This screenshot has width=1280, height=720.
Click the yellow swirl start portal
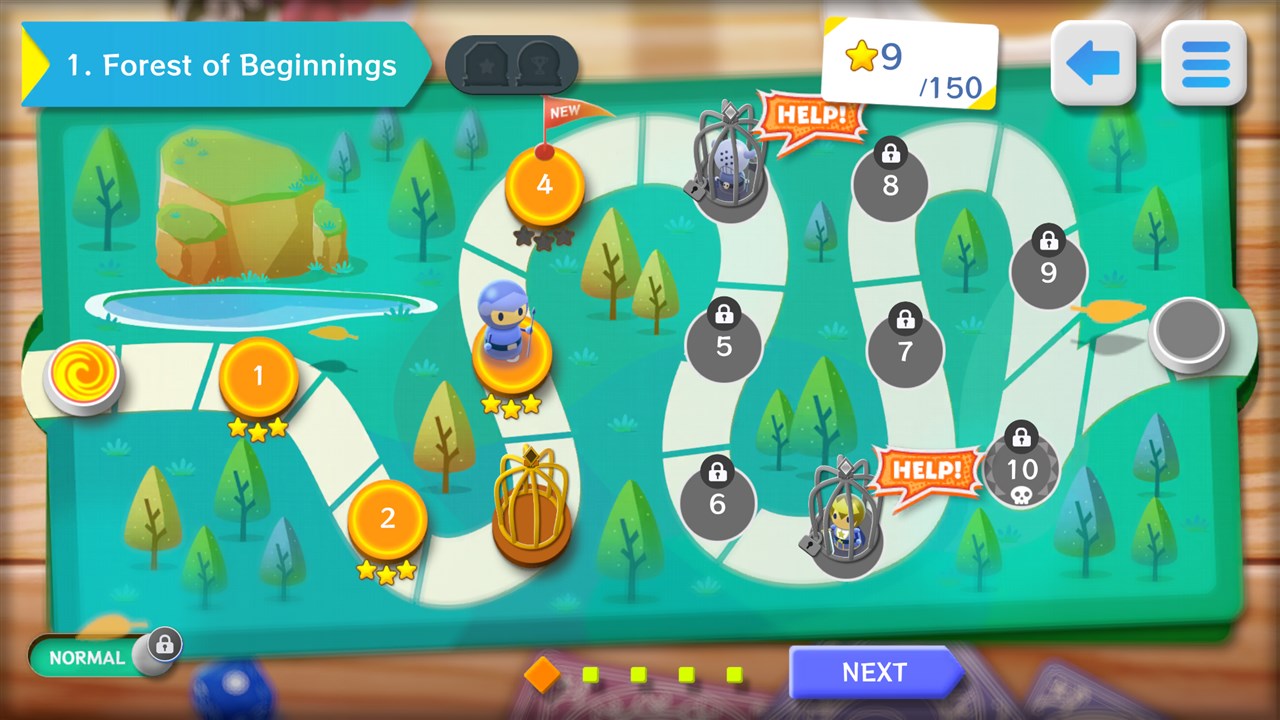(83, 374)
